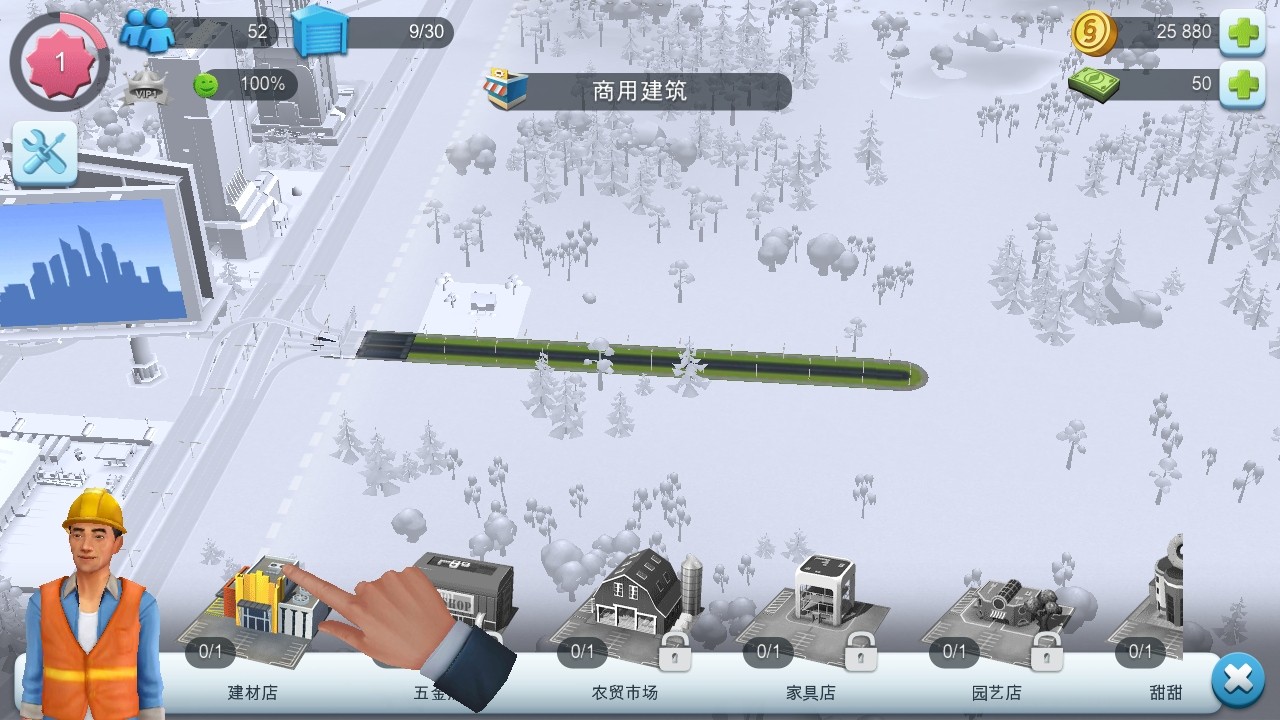Check the 100% happiness smiley icon
Image resolution: width=1280 pixels, height=720 pixels.
(x=206, y=84)
